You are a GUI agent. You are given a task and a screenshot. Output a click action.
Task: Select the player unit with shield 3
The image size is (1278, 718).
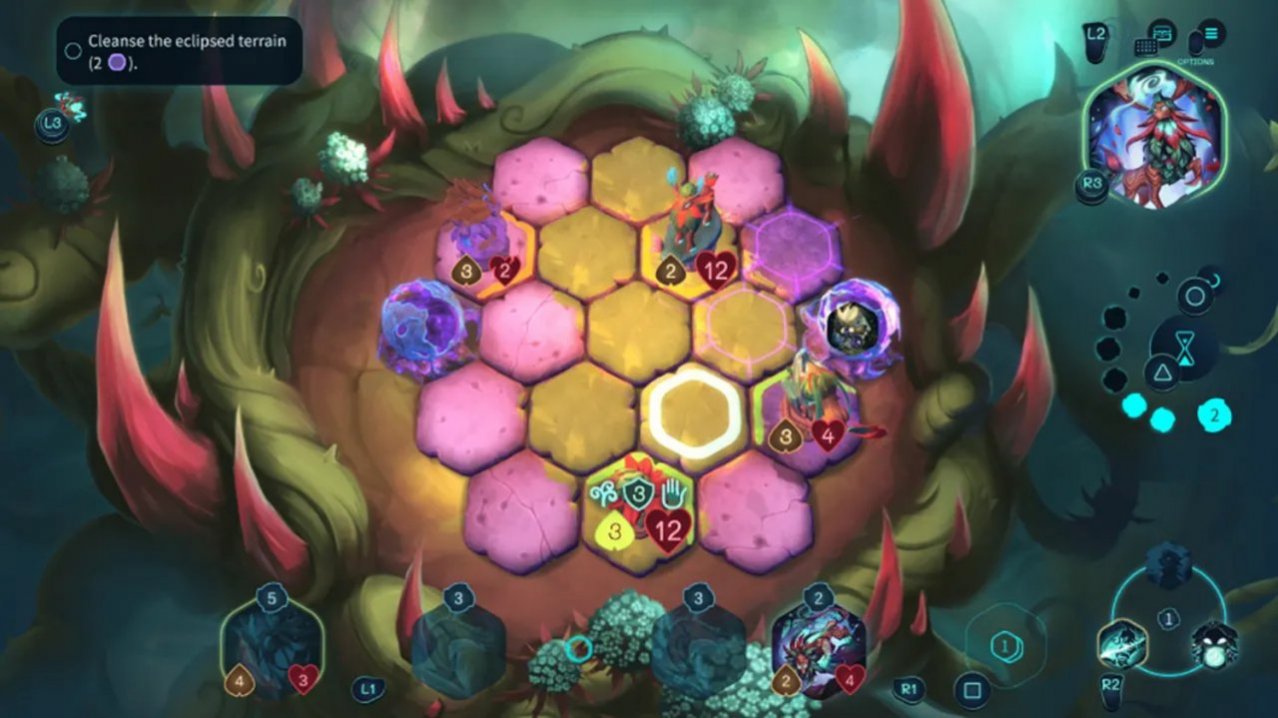pyautogui.click(x=638, y=505)
